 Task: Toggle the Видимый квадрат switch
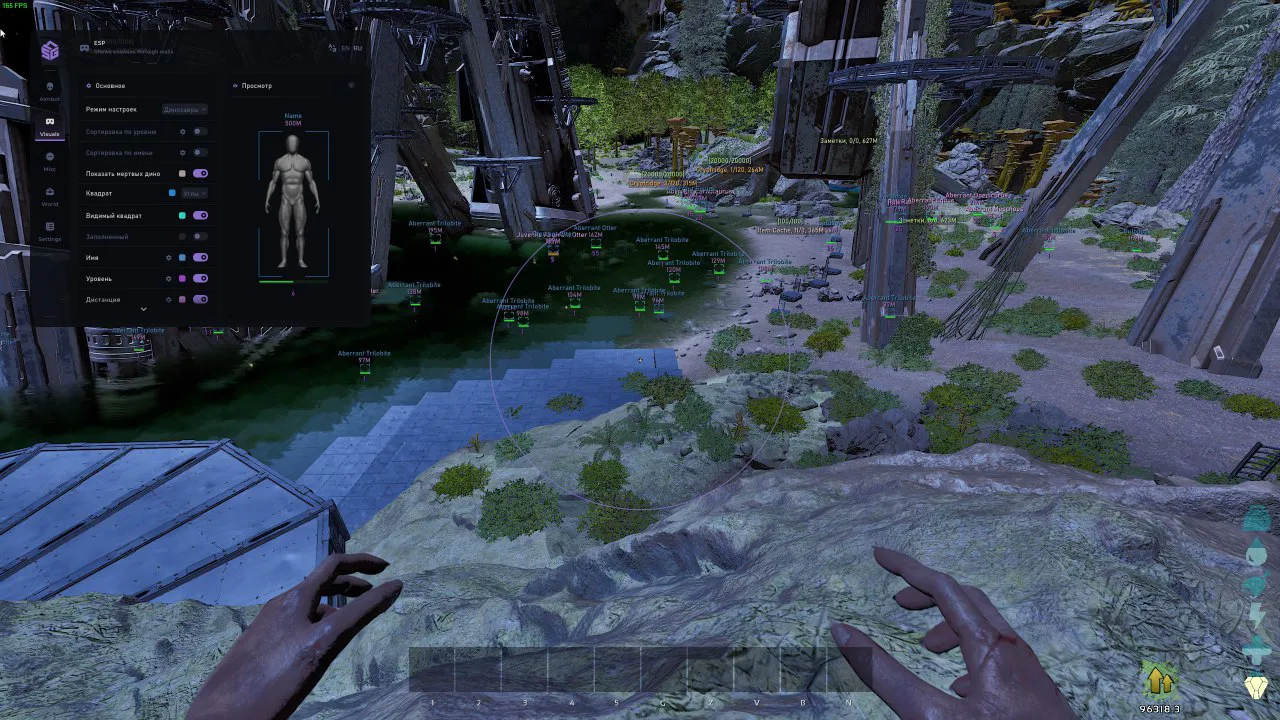200,215
